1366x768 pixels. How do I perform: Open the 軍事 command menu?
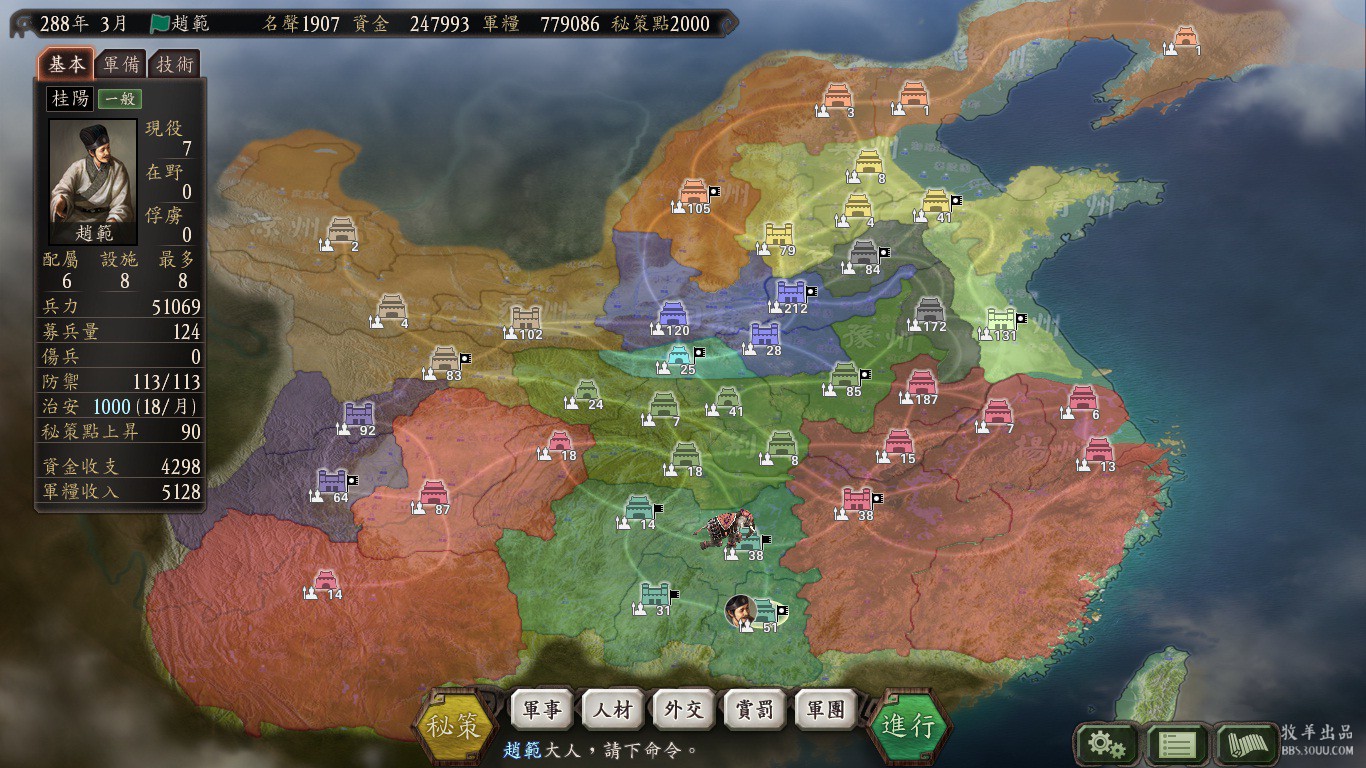541,710
